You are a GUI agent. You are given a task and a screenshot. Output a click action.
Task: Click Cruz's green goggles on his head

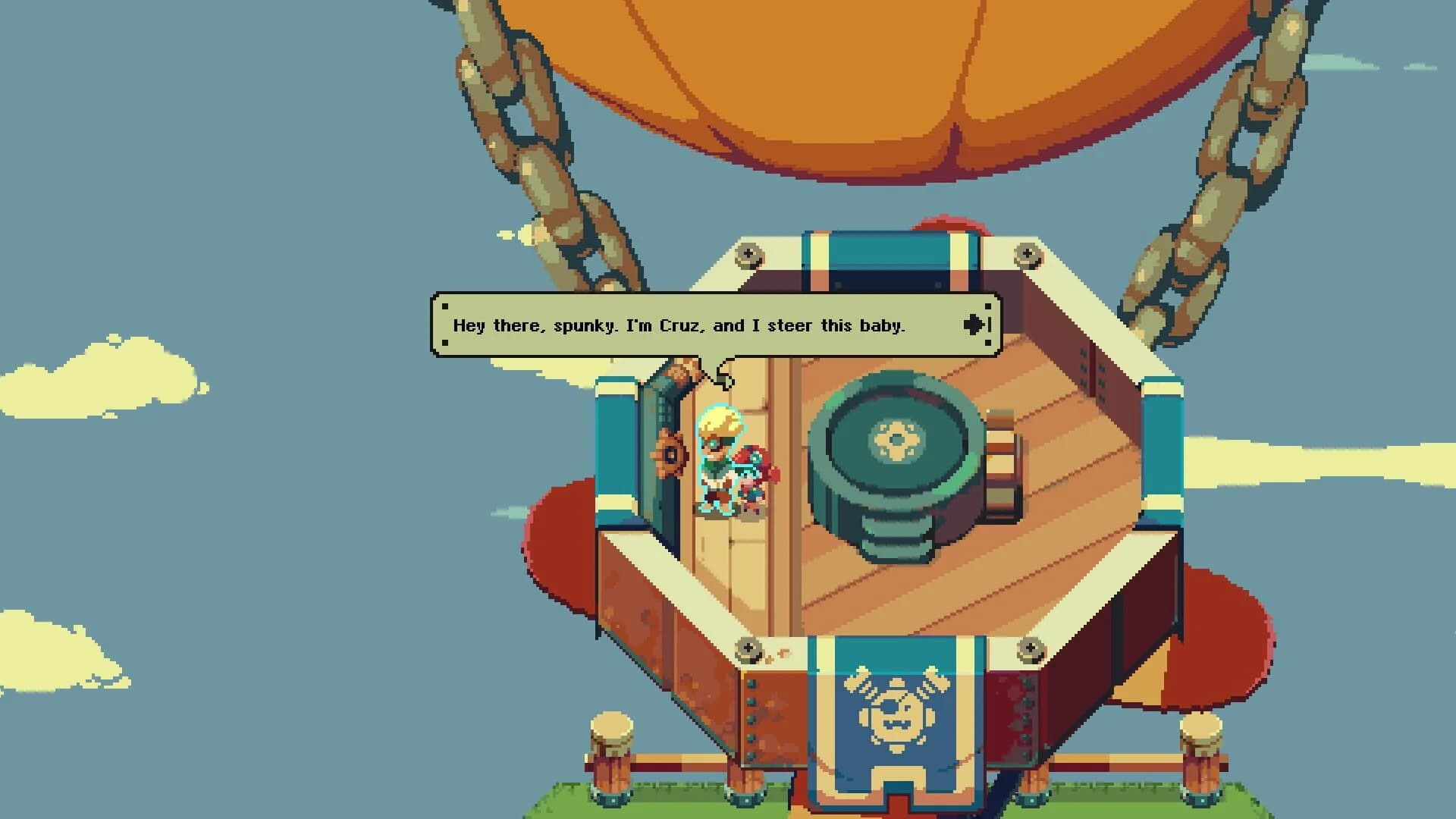714,444
